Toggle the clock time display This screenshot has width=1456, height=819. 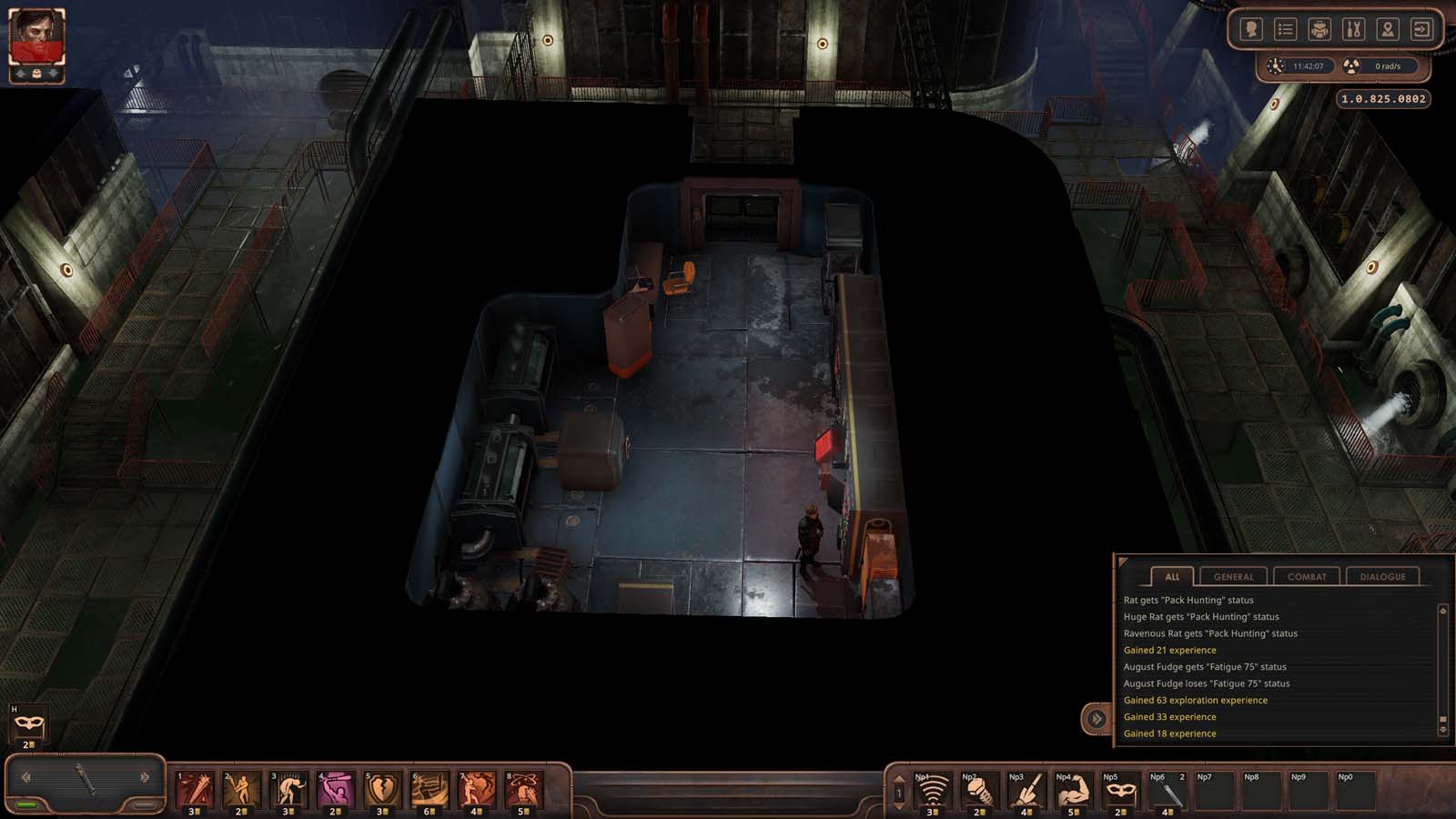pos(1291,66)
